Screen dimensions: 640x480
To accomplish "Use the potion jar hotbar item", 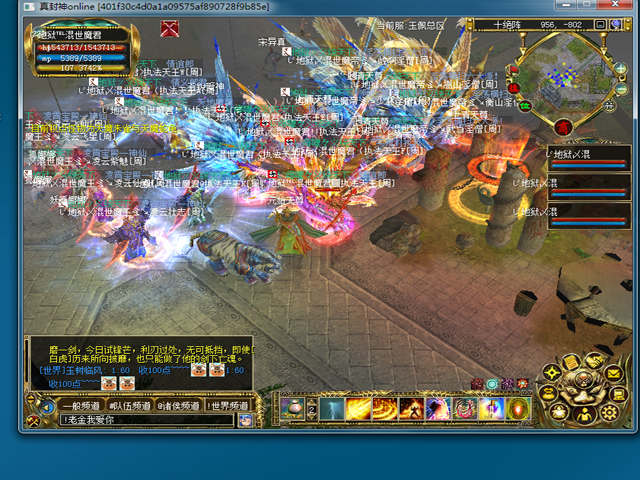I will pyautogui.click(x=293, y=409).
